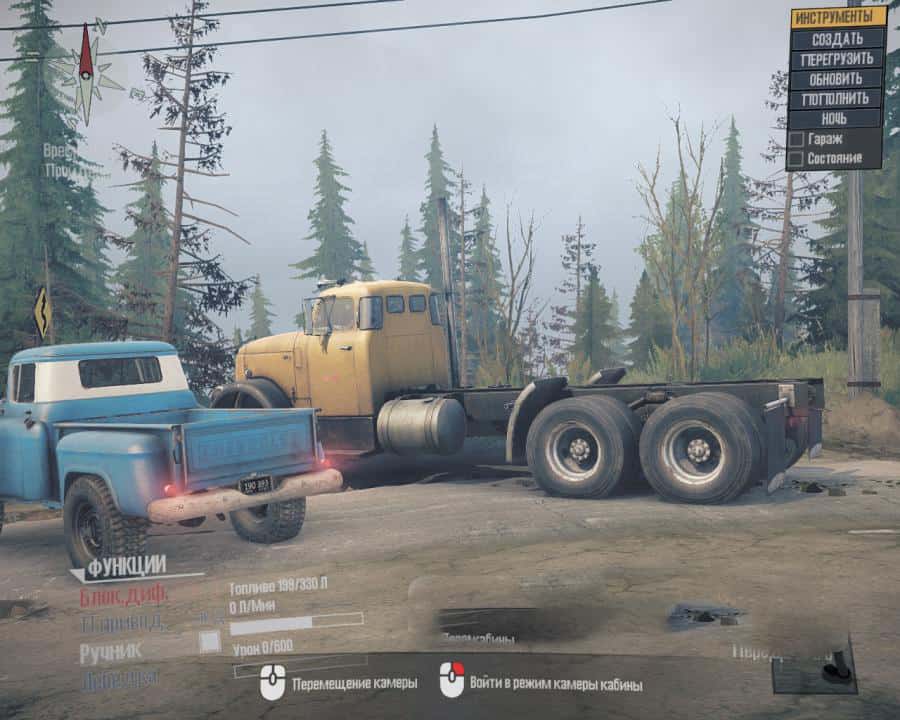This screenshot has height=720, width=900.
Task: Toggle the Полн. привод all-wheel drive function
Action: point(121,622)
